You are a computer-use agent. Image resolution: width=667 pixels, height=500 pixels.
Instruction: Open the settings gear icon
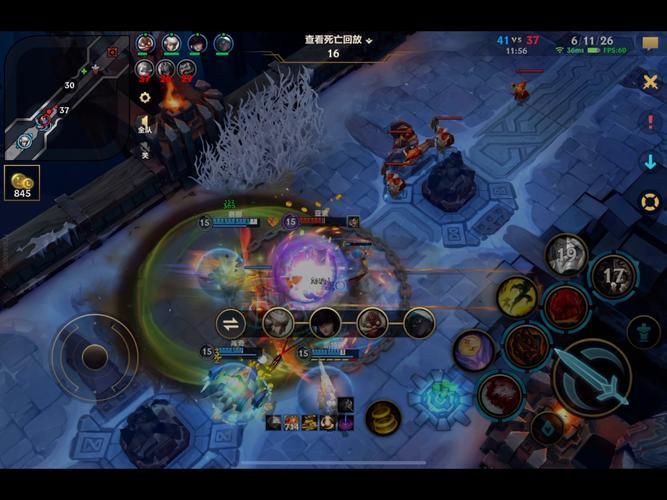coord(145,98)
